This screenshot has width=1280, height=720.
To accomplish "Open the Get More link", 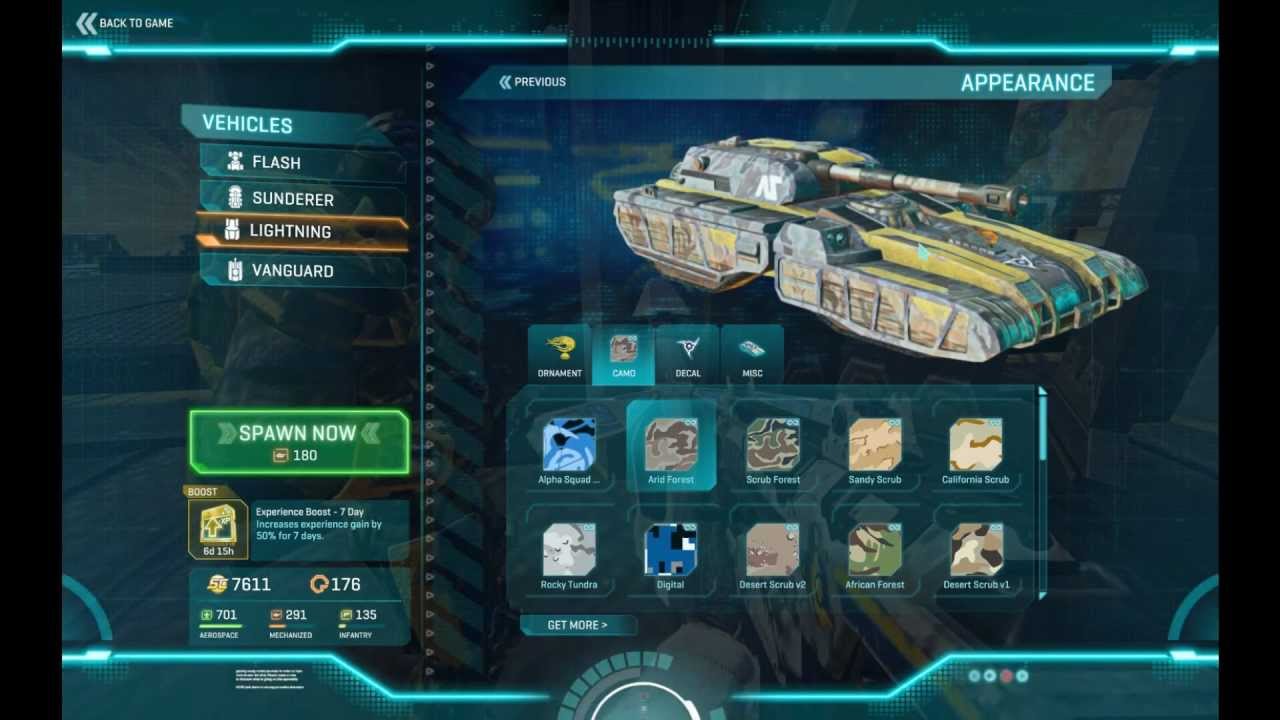I will pyautogui.click(x=578, y=624).
